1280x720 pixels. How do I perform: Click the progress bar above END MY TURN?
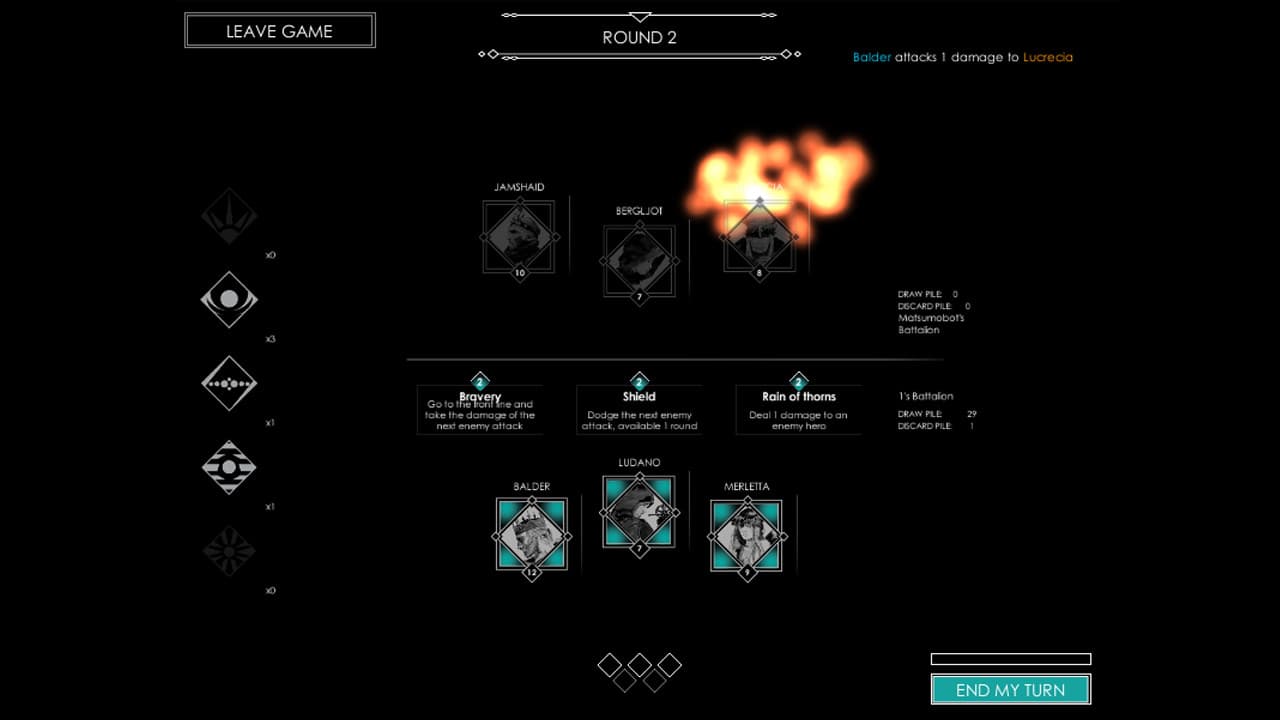pyautogui.click(x=1010, y=659)
